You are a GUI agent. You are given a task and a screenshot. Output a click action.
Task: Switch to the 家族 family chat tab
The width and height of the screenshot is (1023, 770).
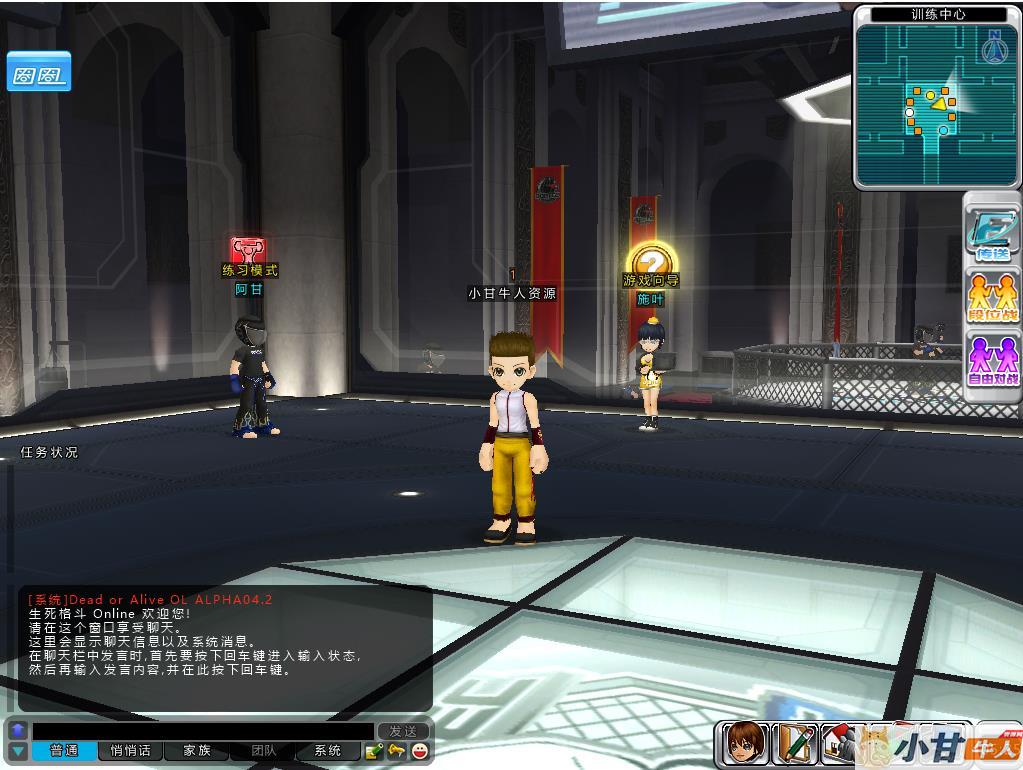click(x=197, y=751)
